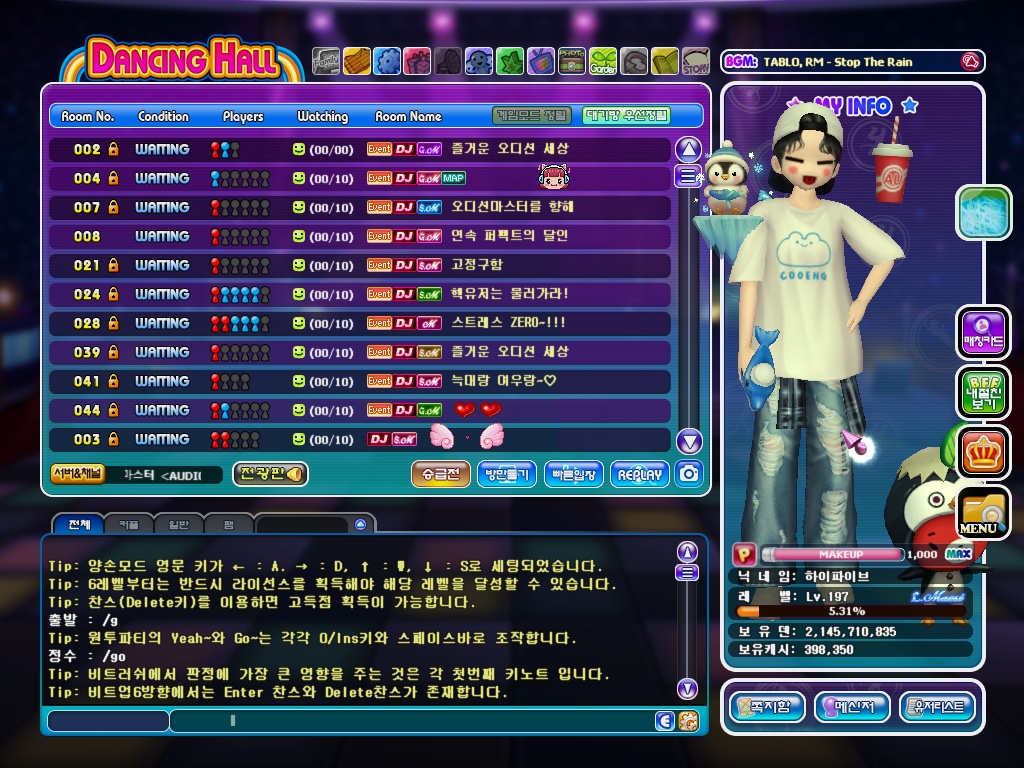Show the 유저리스트 user list

(937, 707)
